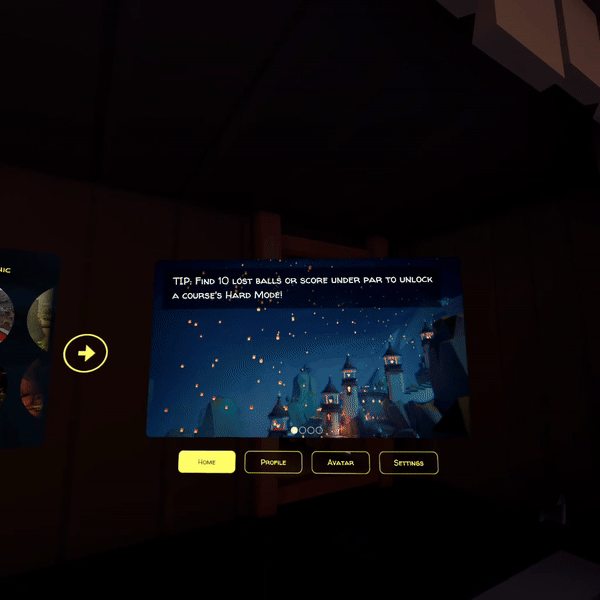Open the Settings tab
The height and width of the screenshot is (600, 600).
point(408,463)
